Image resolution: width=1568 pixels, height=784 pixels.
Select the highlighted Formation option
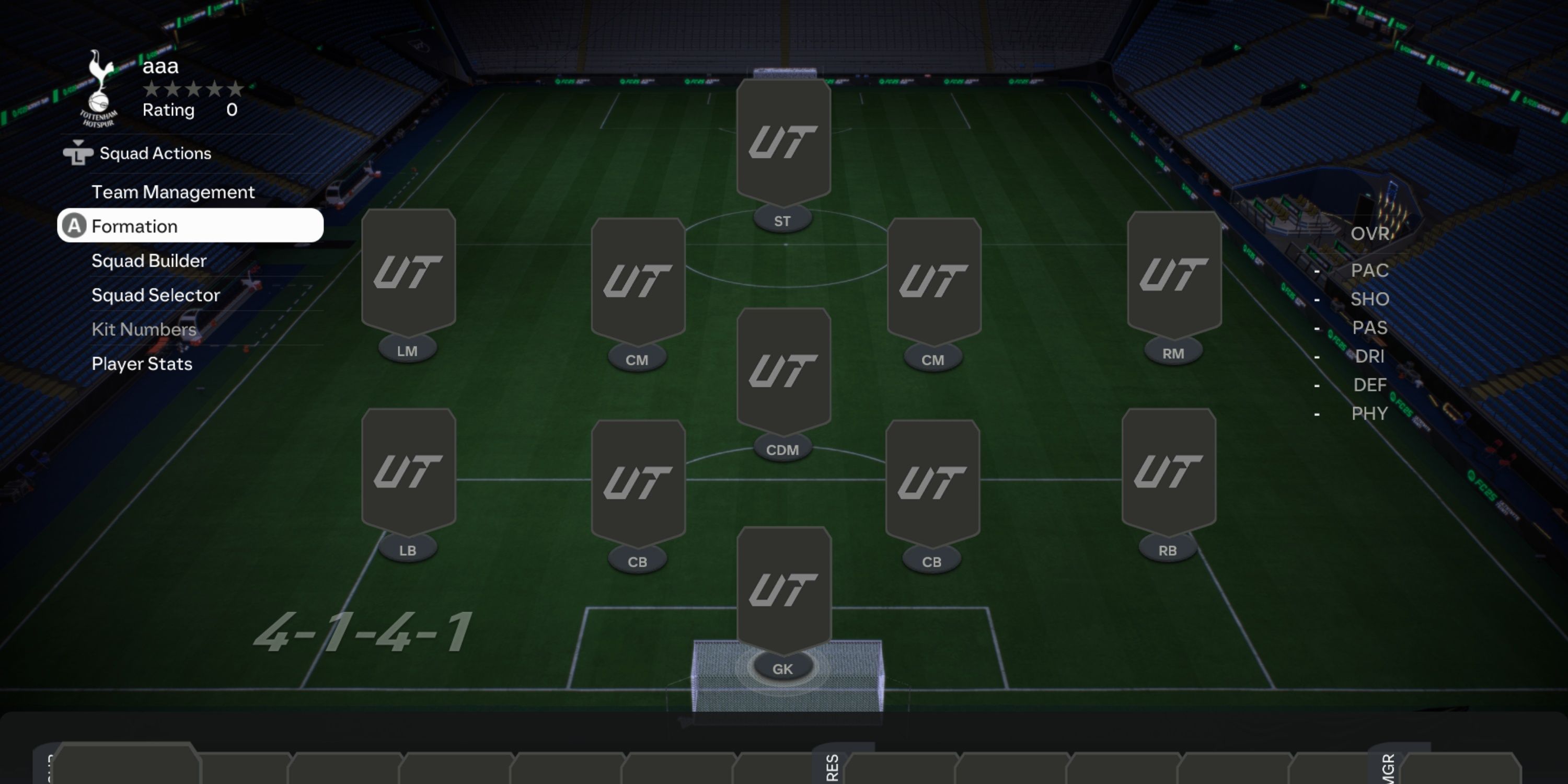(x=135, y=226)
